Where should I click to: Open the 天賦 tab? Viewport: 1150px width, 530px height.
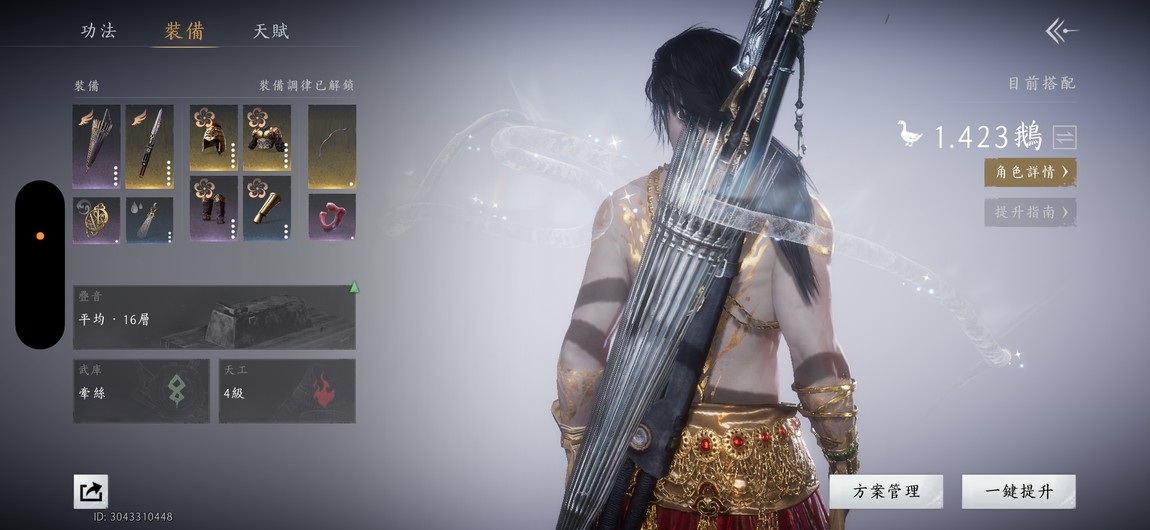pyautogui.click(x=271, y=31)
